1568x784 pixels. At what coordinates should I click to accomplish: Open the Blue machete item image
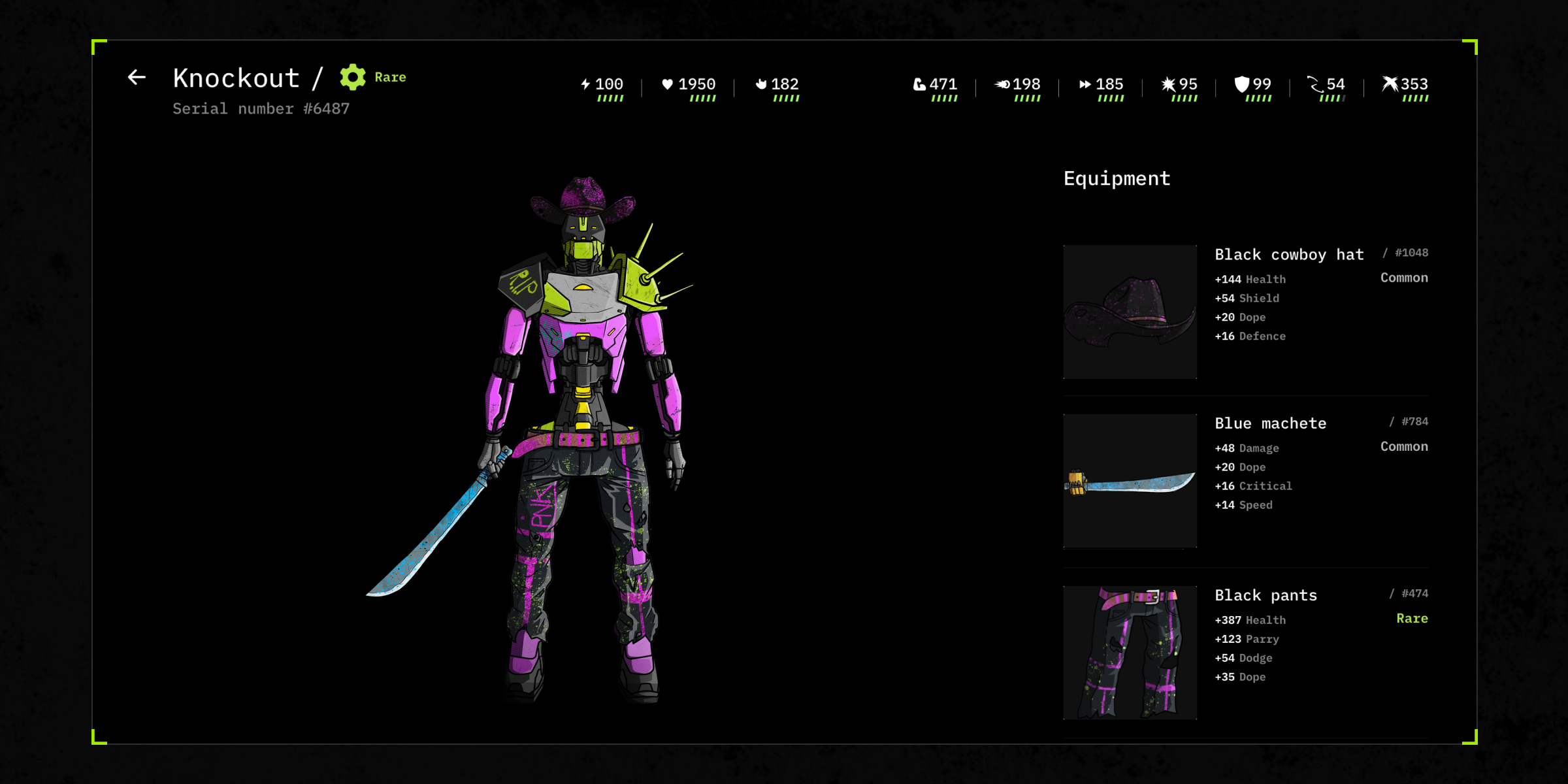click(1130, 481)
